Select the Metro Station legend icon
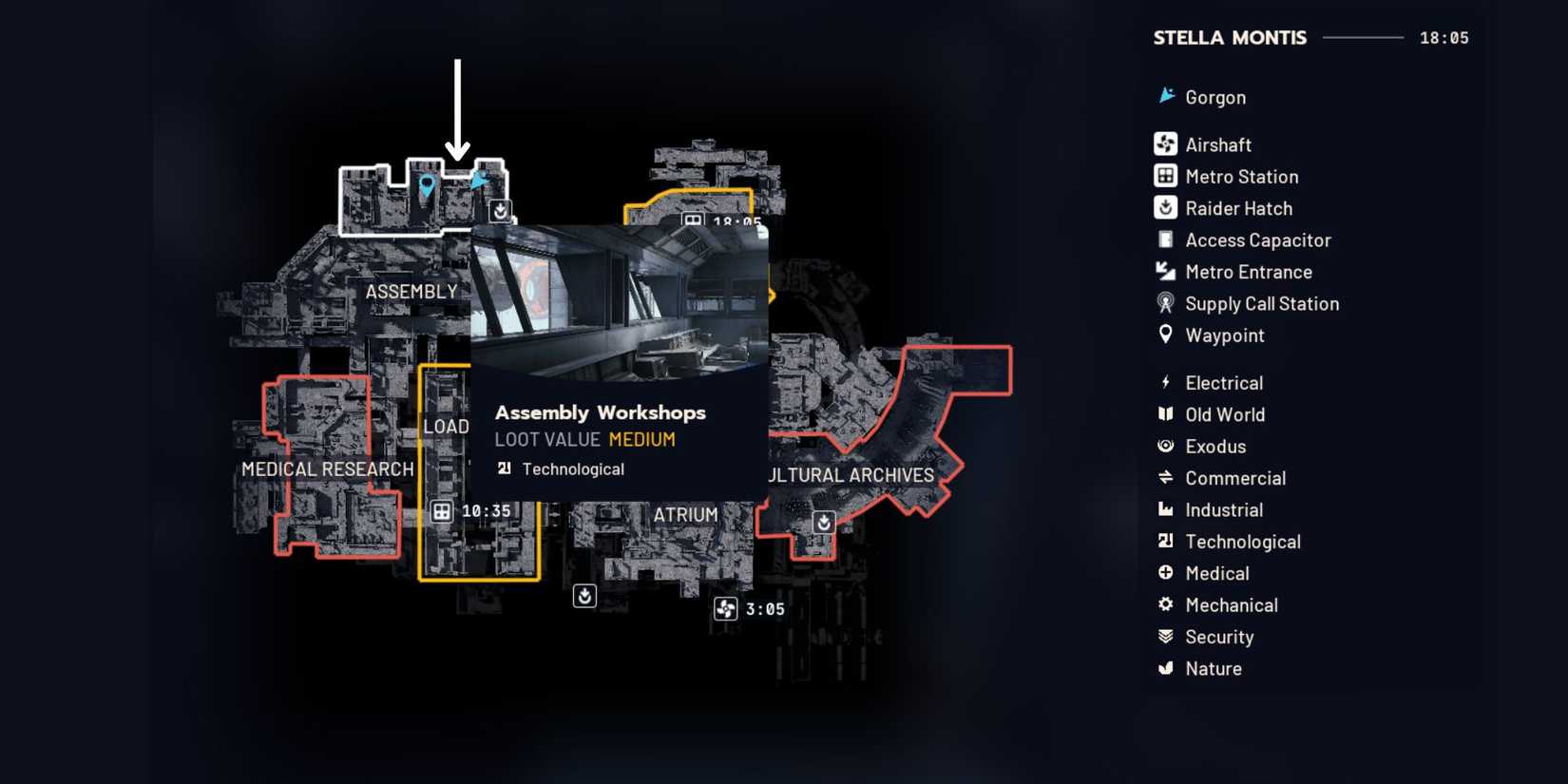Image resolution: width=1568 pixels, height=784 pixels. [x=1165, y=176]
